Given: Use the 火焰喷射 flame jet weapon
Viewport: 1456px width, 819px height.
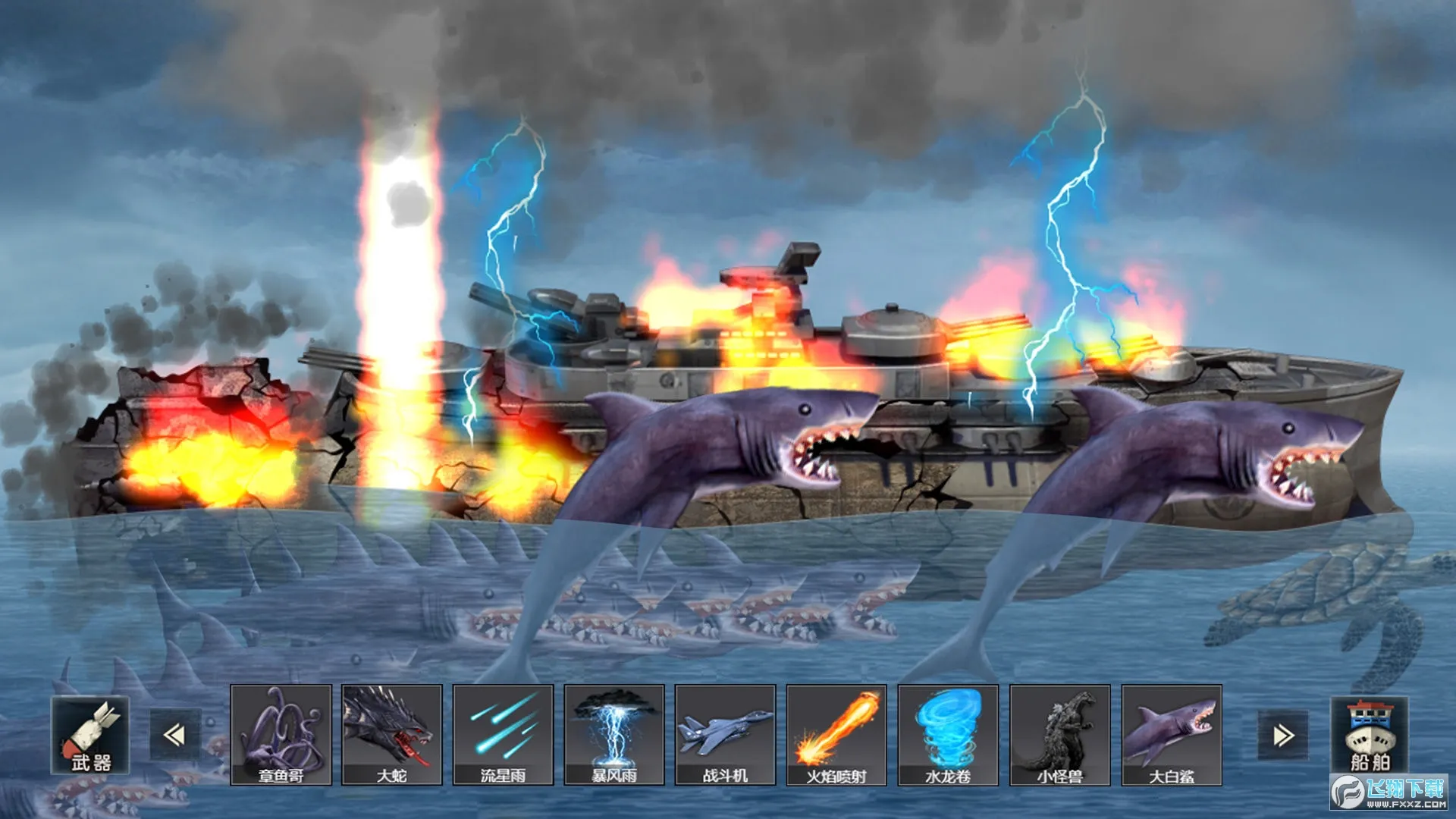Looking at the screenshot, I should (836, 734).
